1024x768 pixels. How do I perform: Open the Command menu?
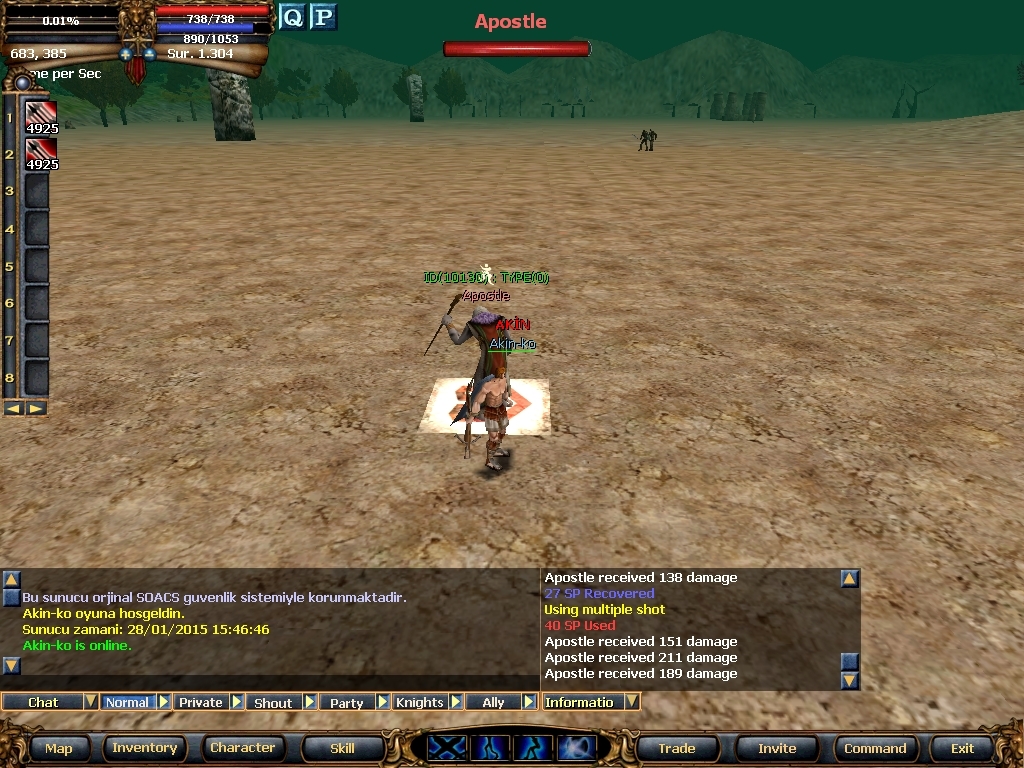[x=875, y=748]
